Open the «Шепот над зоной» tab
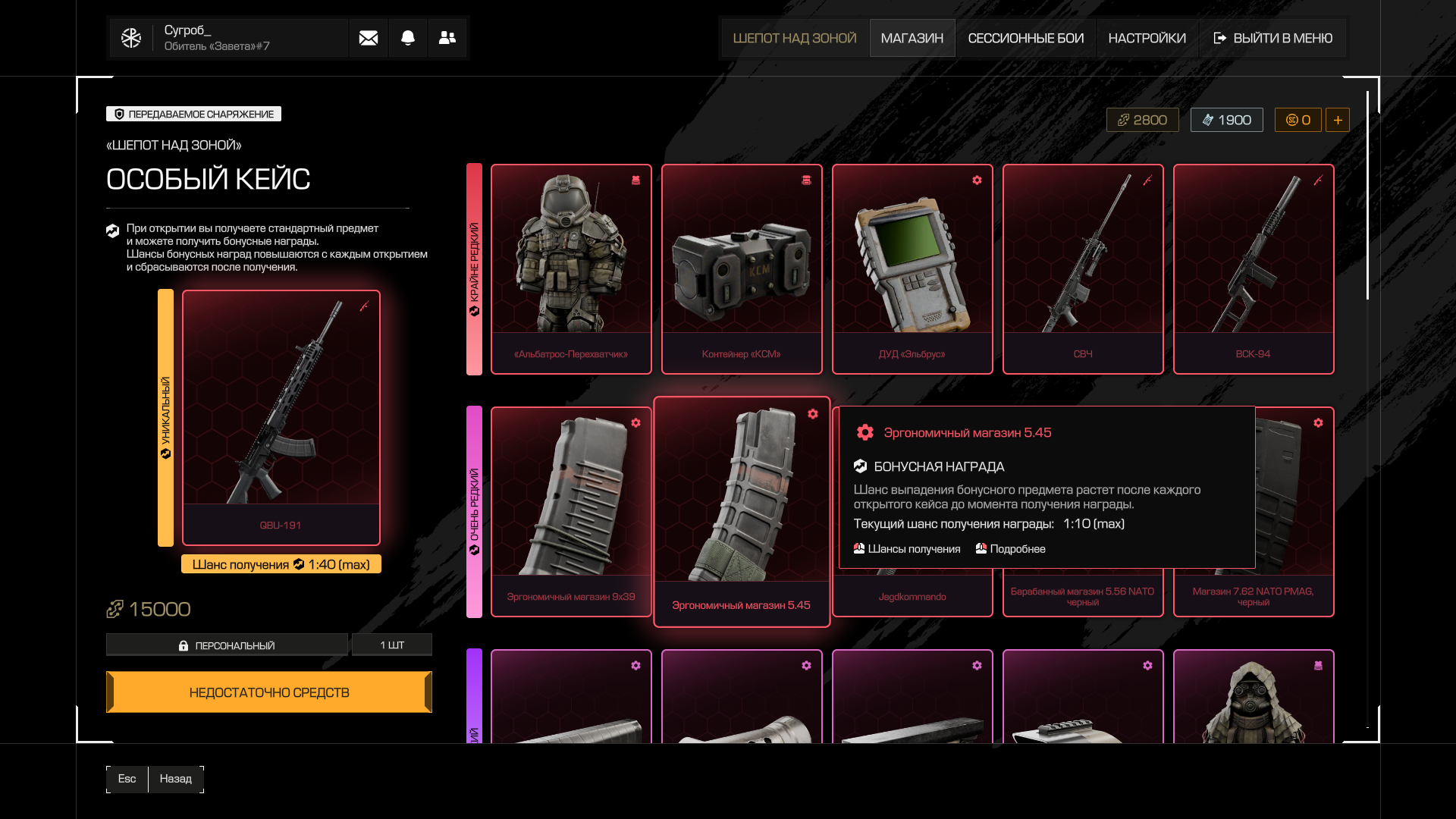 click(794, 38)
